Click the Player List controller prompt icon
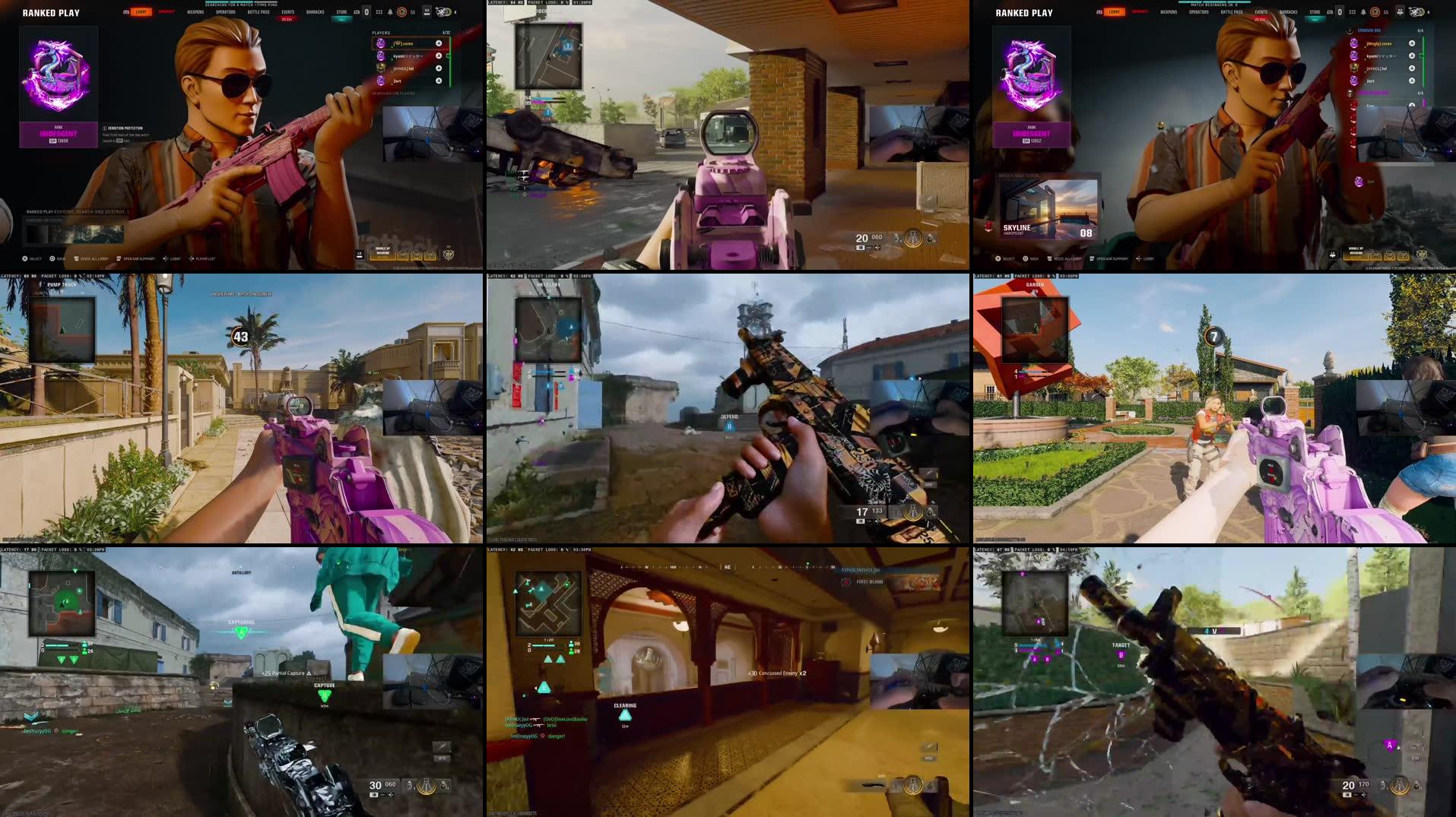1456x817 pixels. 192,258
